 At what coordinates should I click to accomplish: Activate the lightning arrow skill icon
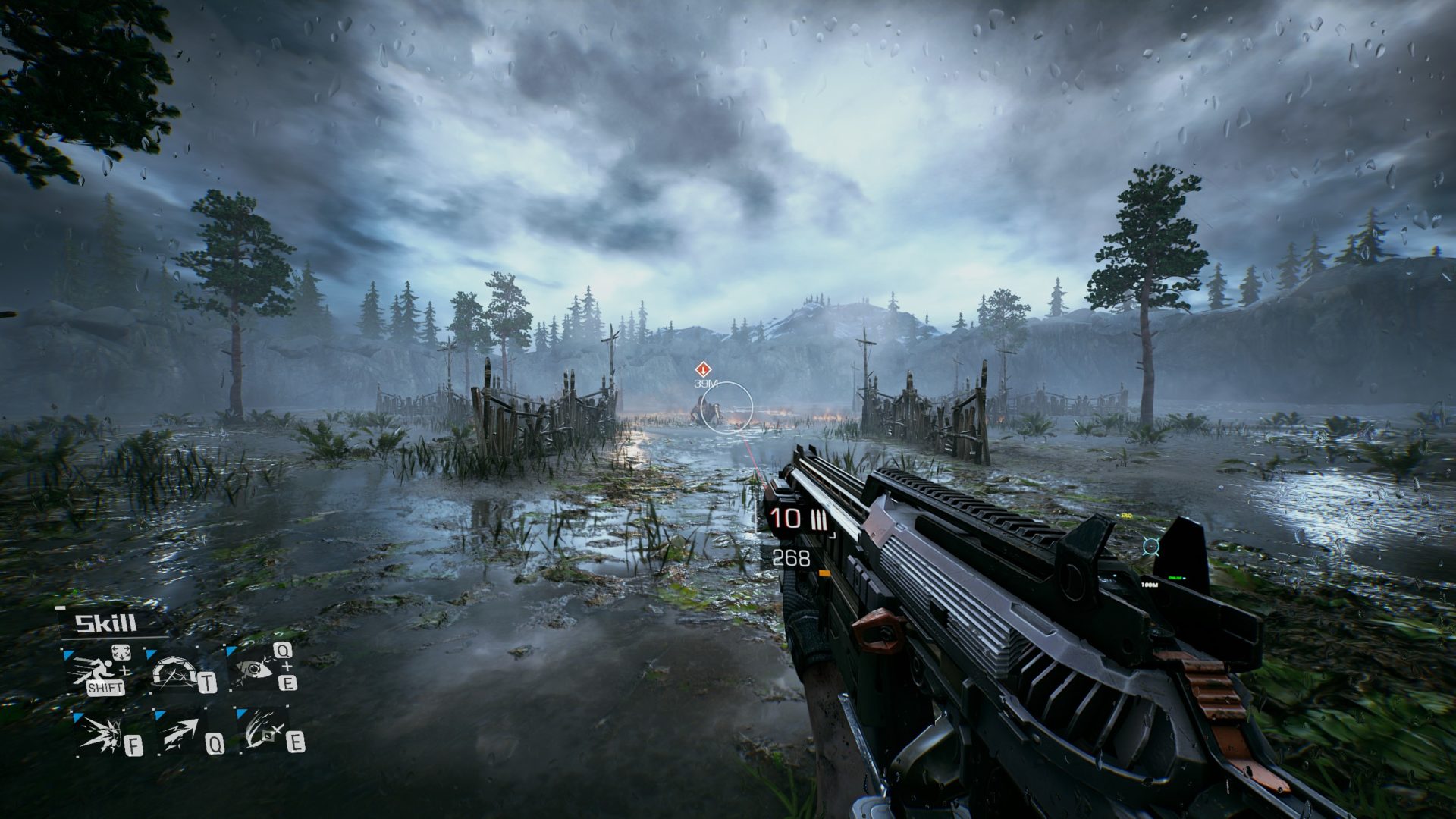click(x=180, y=733)
